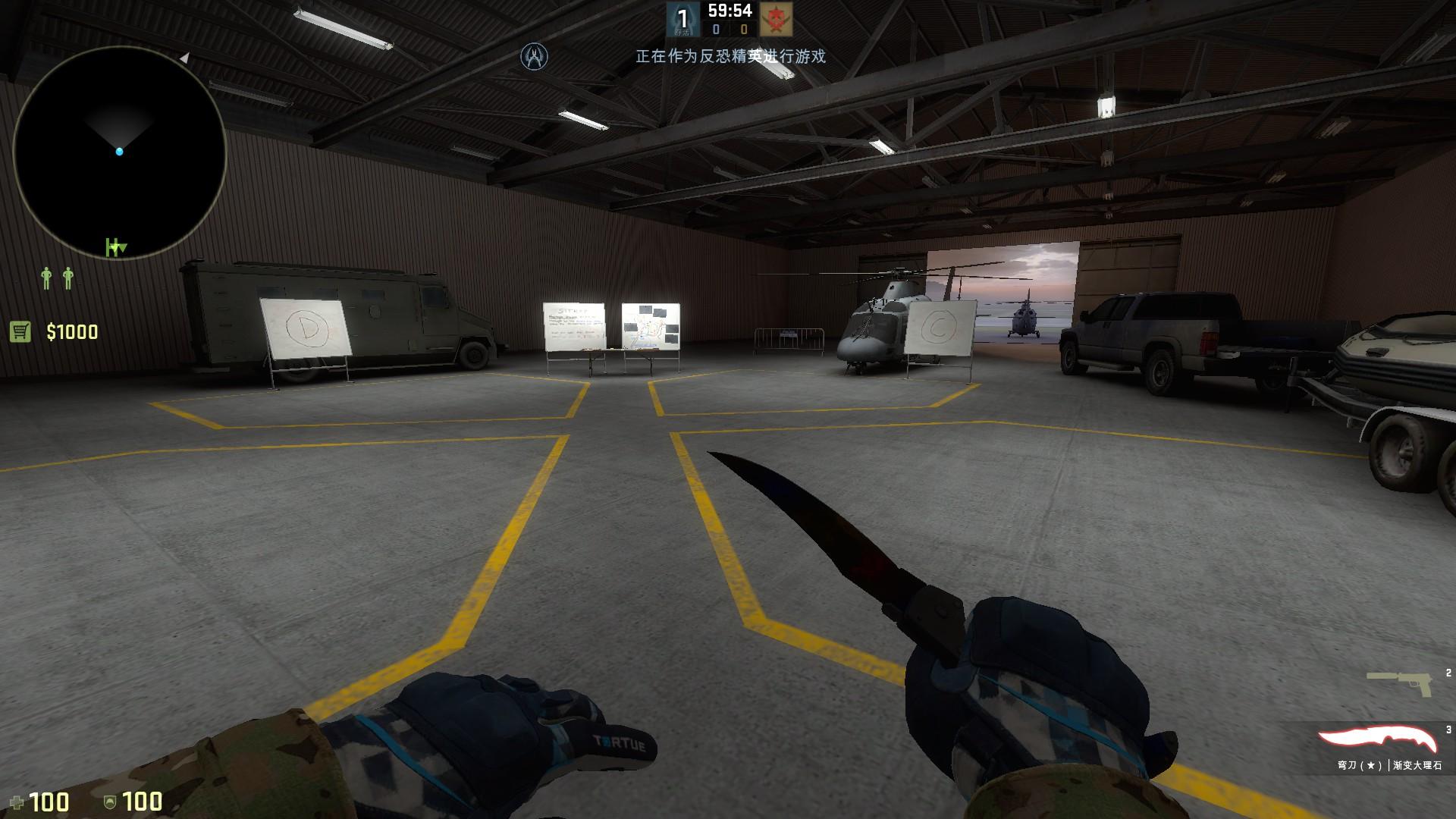This screenshot has width=1456, height=819.
Task: Click the Terrorist team emblem at top
Action: tap(776, 19)
